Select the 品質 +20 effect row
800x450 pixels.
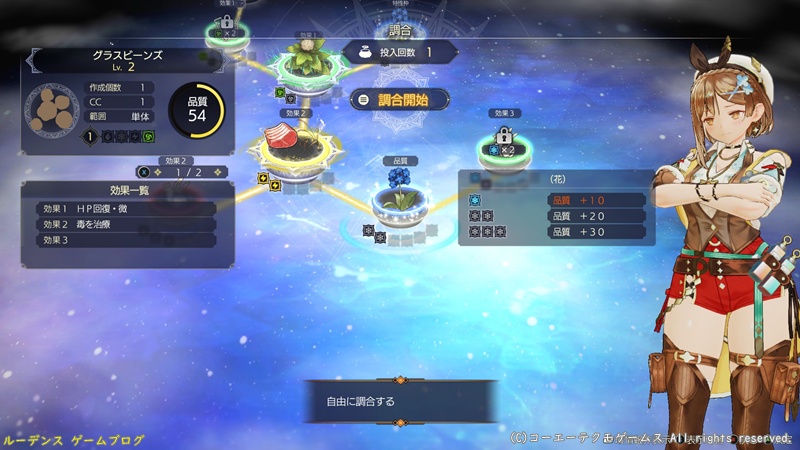[x=592, y=216]
